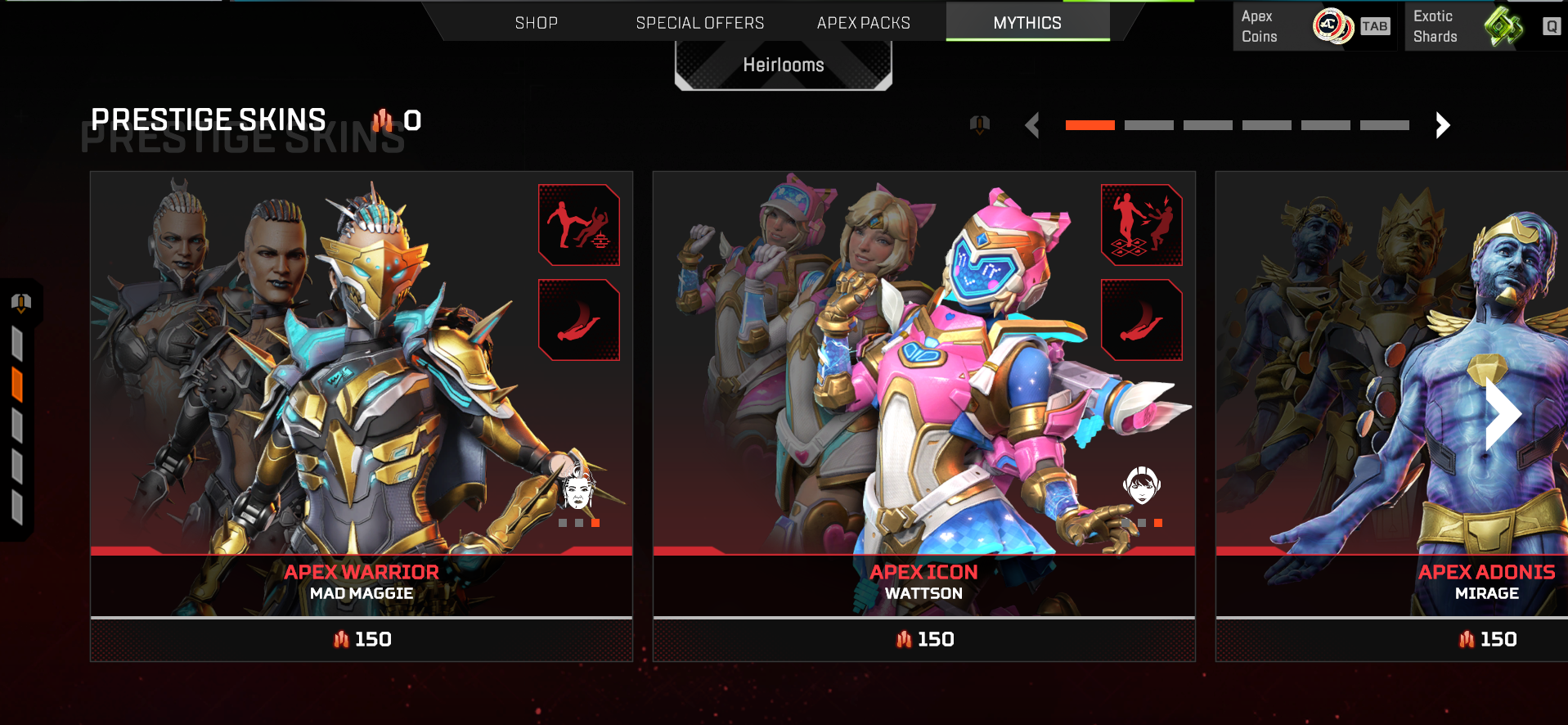Open the Heirlooms category banner
The width and height of the screenshot is (1568, 725).
[x=783, y=65]
